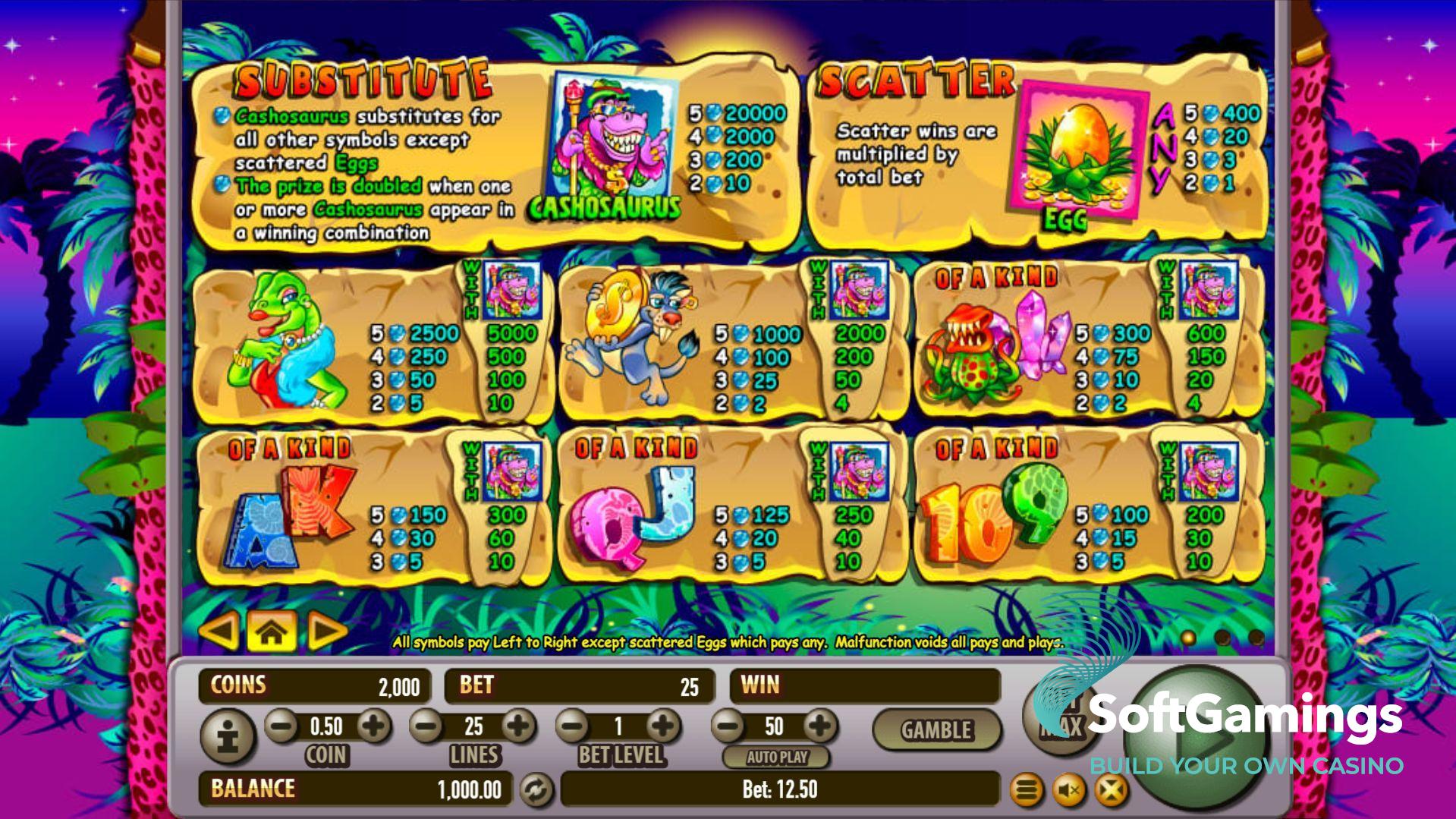Toggle fullscreen with the arrows icon

(1111, 791)
